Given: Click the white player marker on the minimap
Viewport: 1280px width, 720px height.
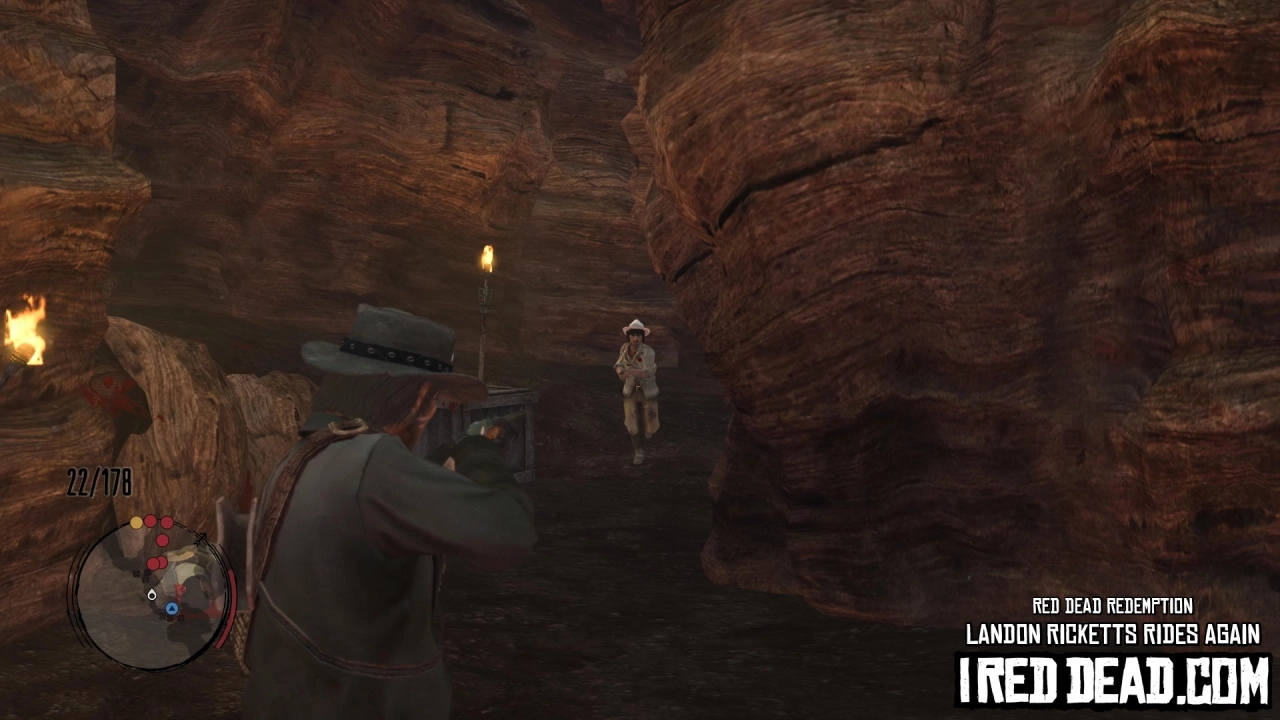Looking at the screenshot, I should (151, 594).
